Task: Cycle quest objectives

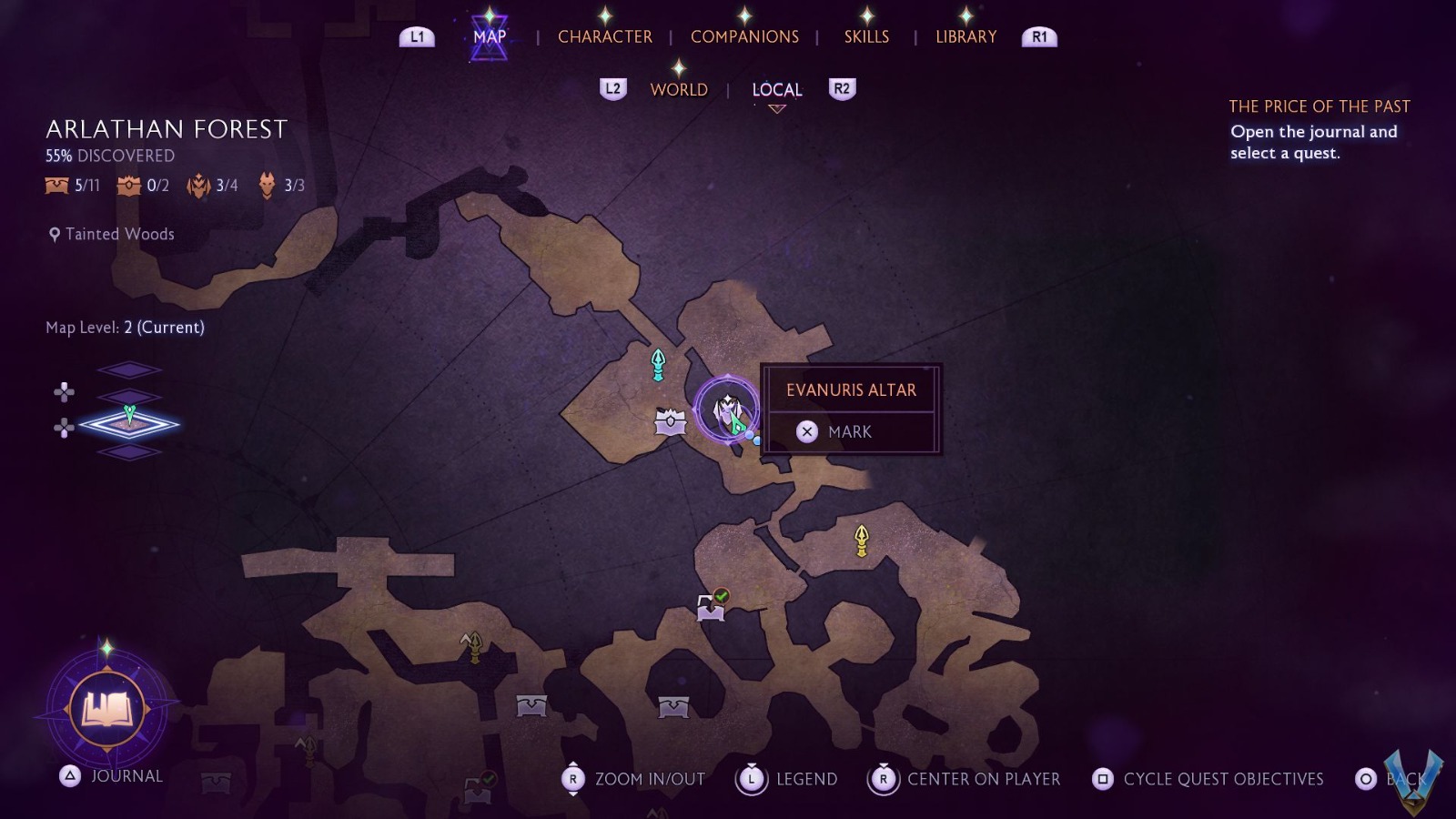Action: [x=1208, y=779]
